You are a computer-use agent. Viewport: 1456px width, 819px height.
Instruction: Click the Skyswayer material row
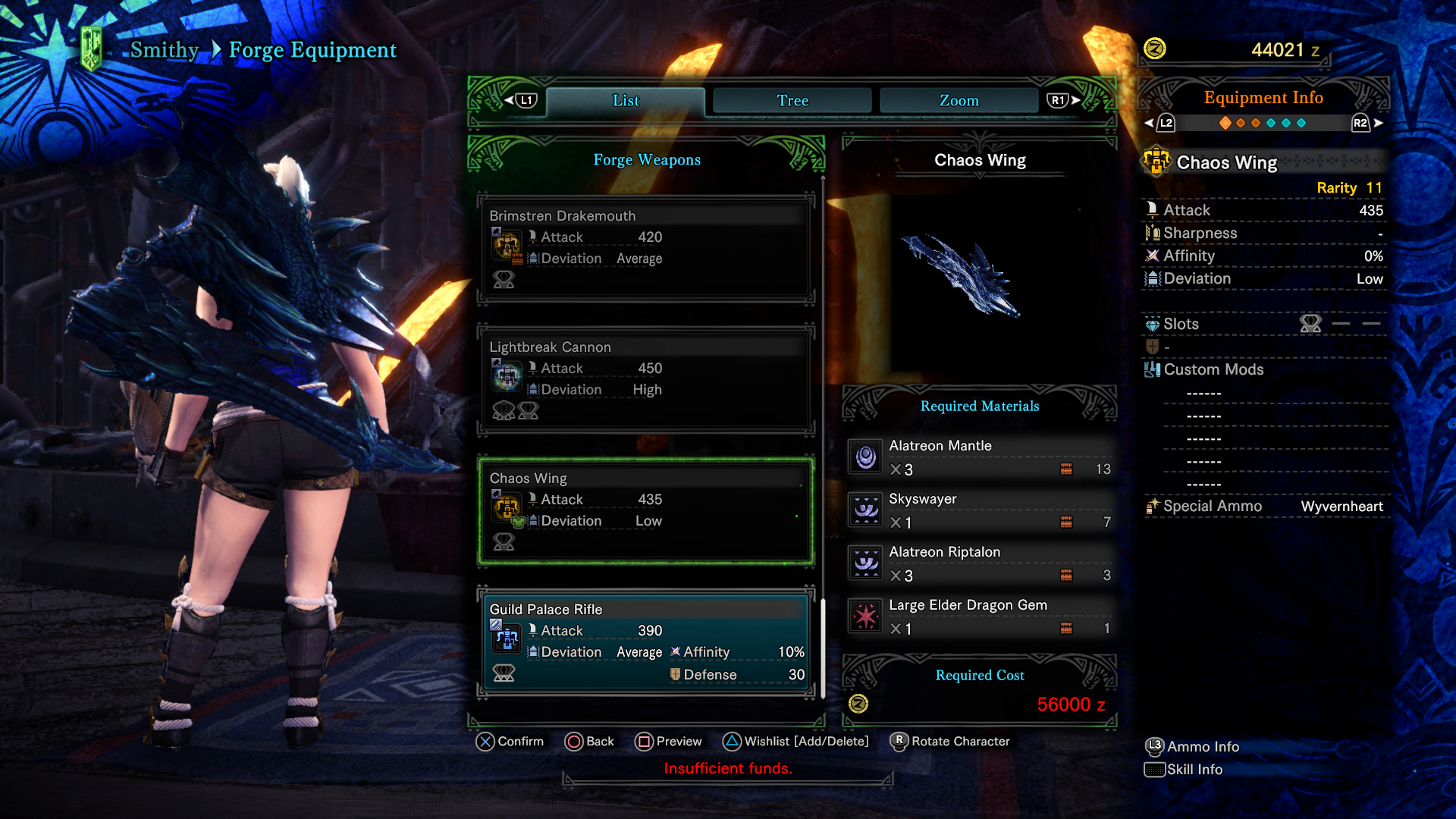tap(980, 510)
